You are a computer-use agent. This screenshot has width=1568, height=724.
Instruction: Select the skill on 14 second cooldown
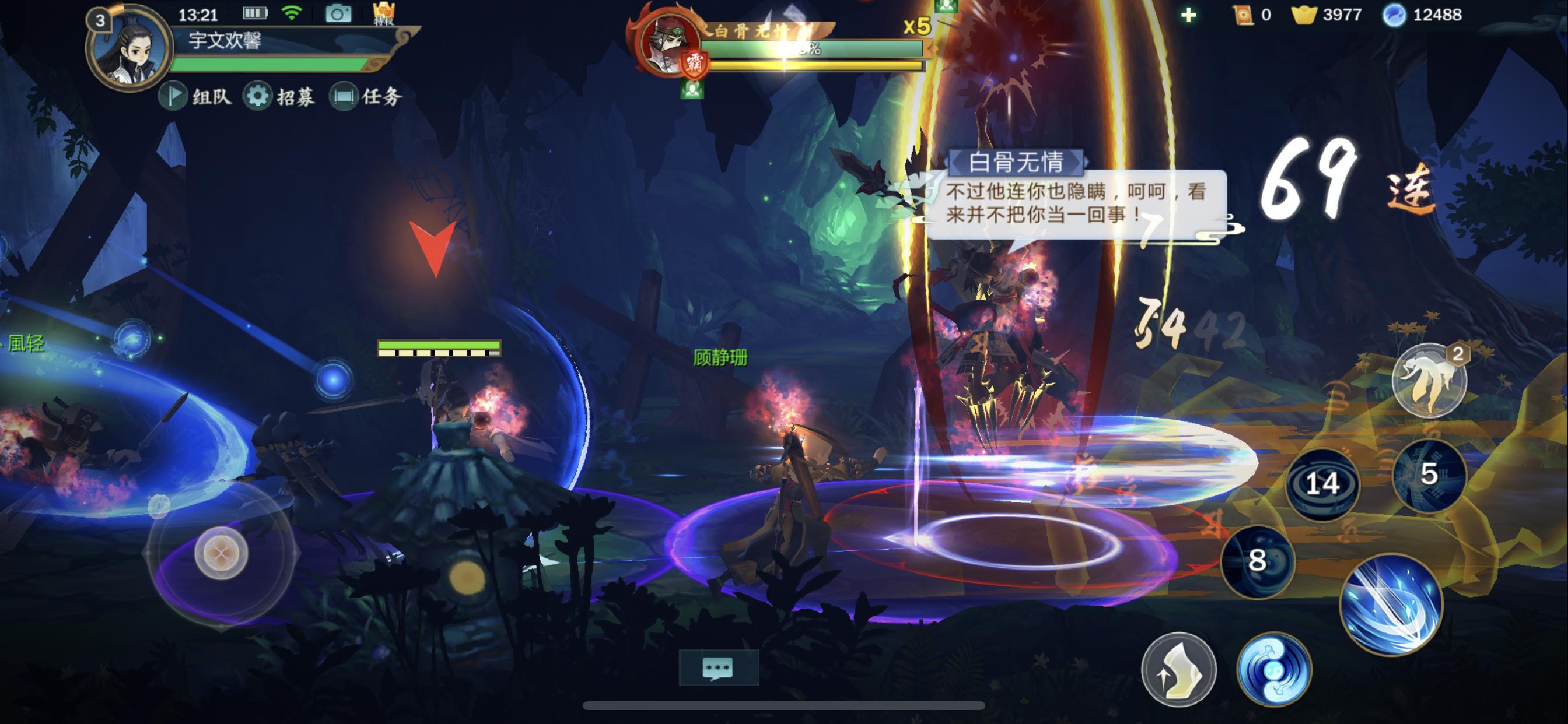[x=1322, y=484]
